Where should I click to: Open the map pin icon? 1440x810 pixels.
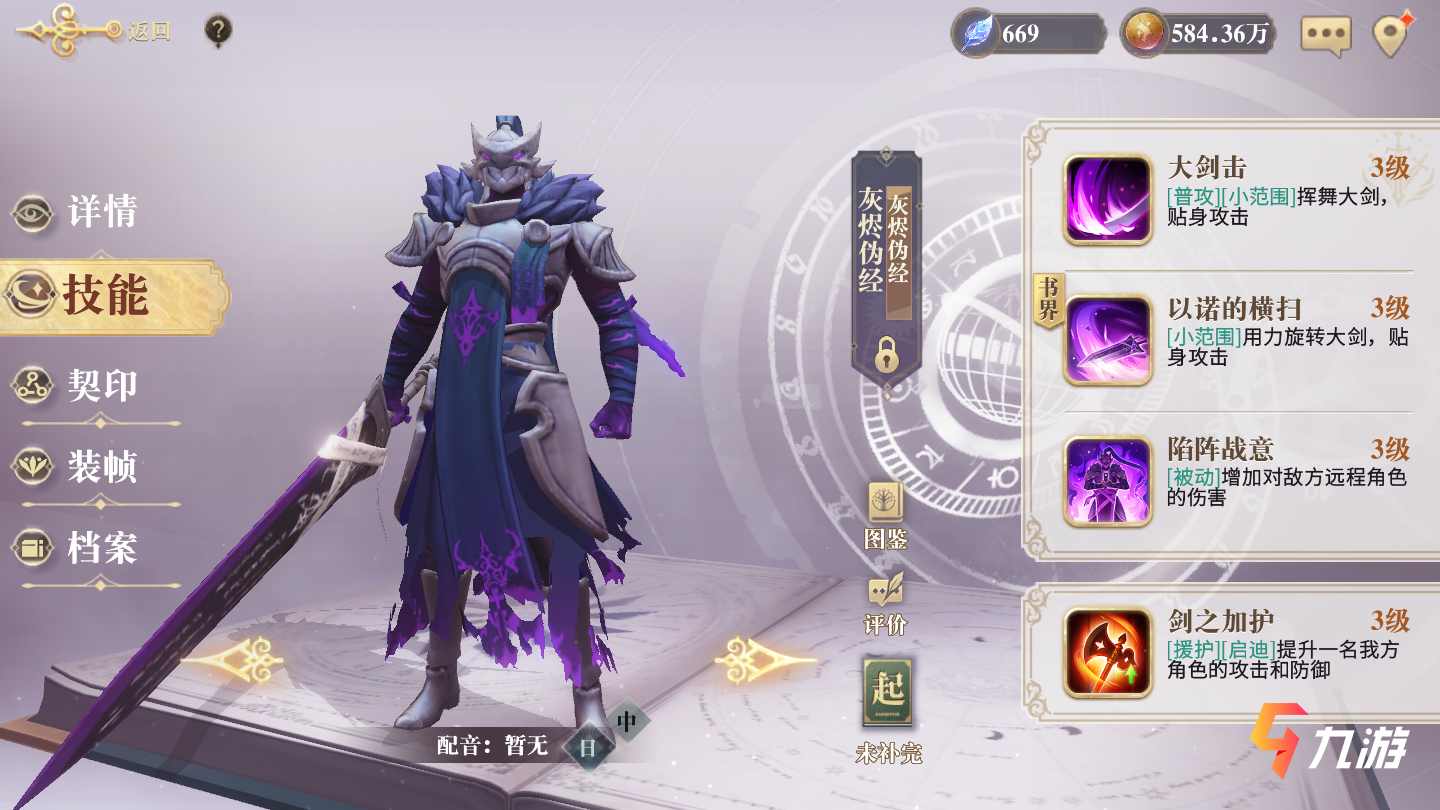pos(1391,35)
